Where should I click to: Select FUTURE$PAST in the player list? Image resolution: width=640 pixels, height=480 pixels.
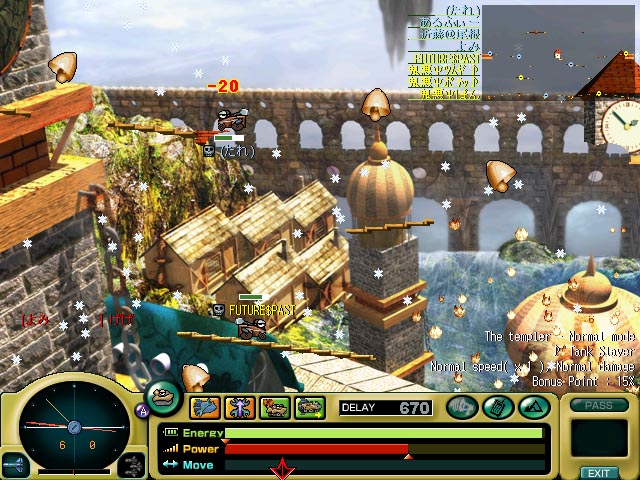pos(444,59)
